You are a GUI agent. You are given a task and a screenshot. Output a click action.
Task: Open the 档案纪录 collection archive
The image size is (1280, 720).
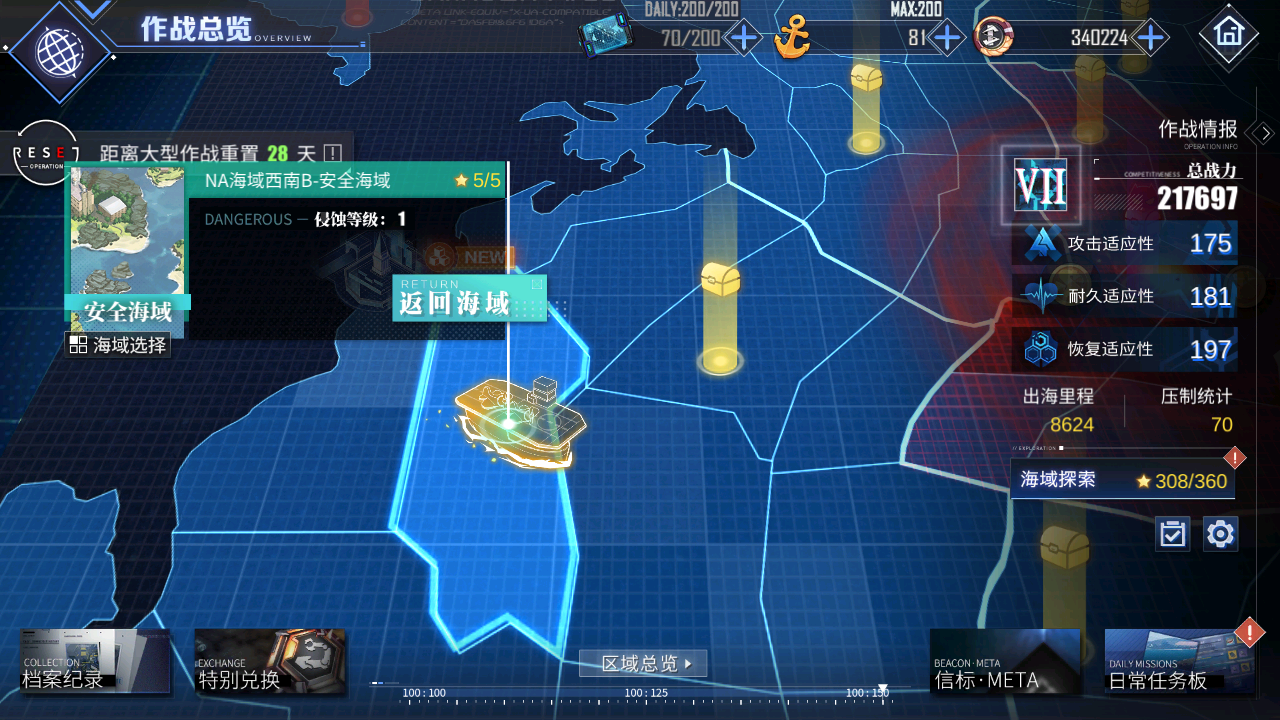(x=95, y=661)
